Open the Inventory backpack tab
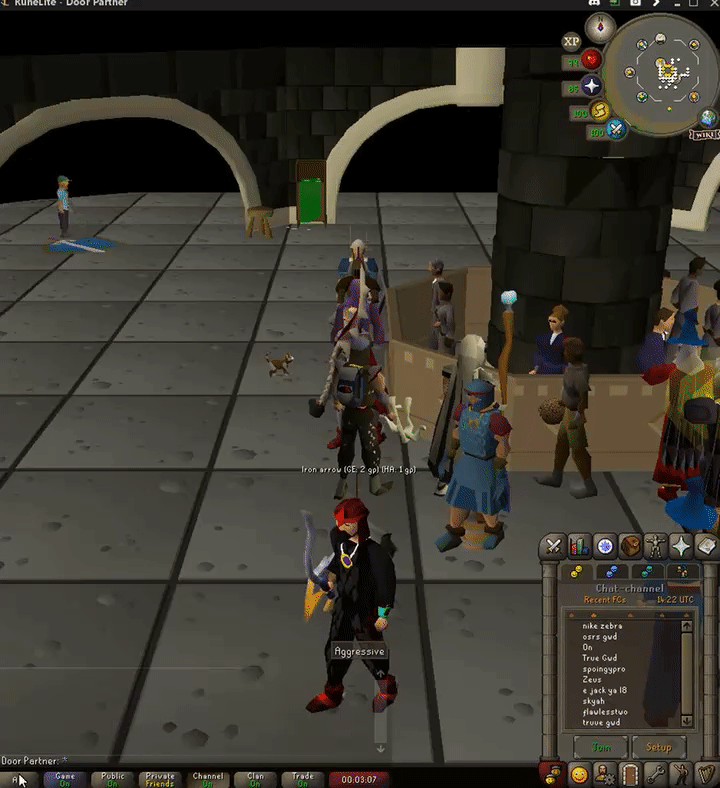 [x=630, y=547]
